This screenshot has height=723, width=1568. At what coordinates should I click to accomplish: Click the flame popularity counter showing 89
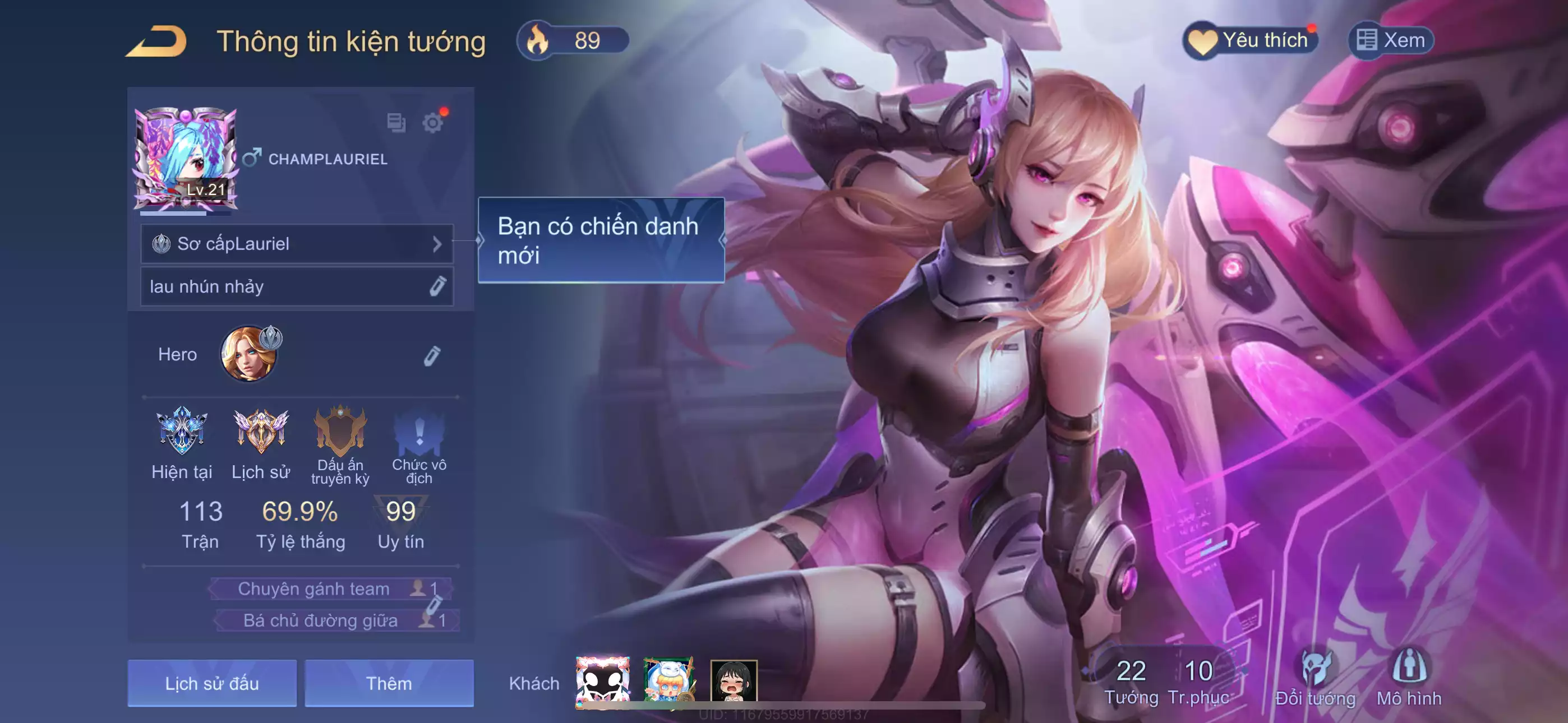click(x=572, y=41)
